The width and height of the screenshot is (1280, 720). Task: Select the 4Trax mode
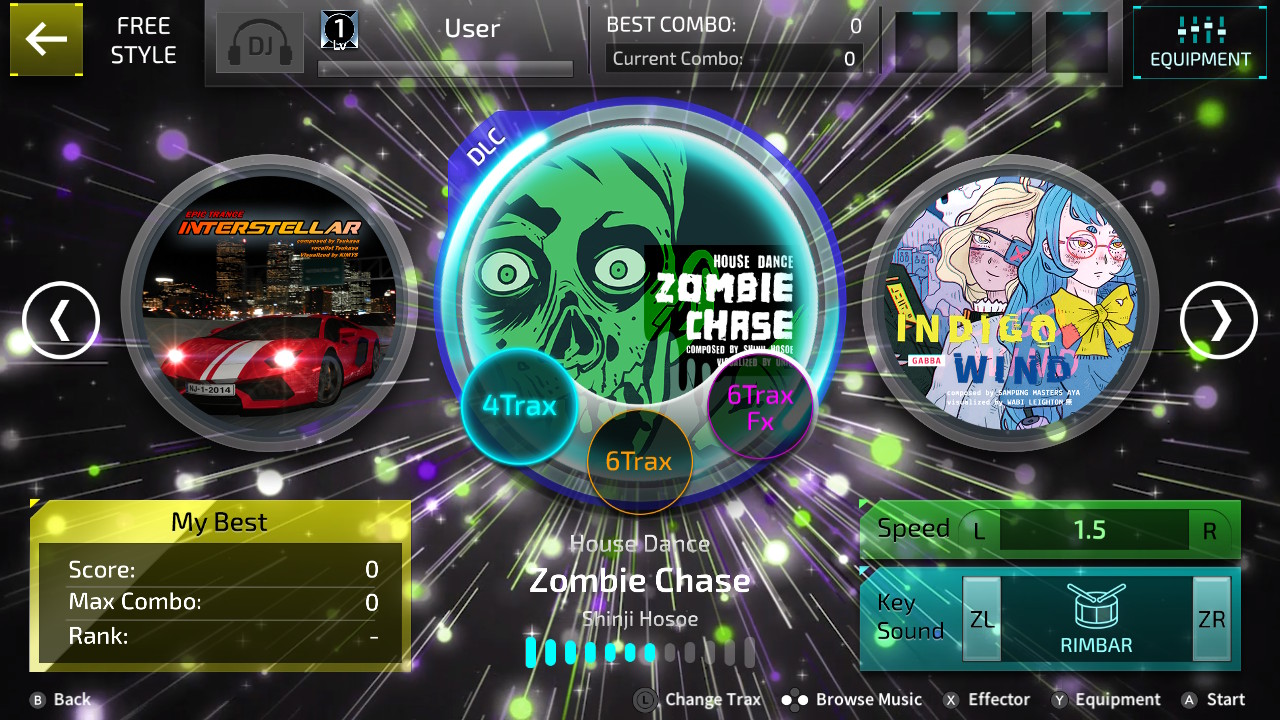(520, 407)
